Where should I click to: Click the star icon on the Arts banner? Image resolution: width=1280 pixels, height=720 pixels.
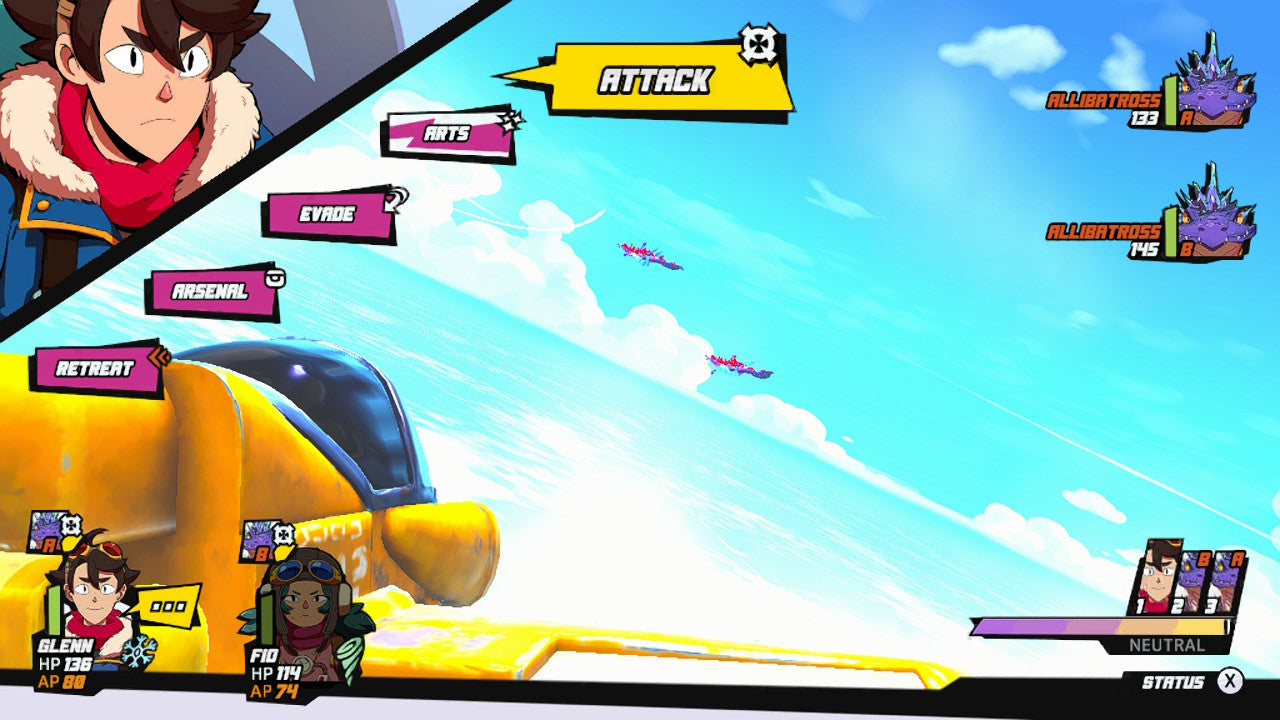coord(512,120)
